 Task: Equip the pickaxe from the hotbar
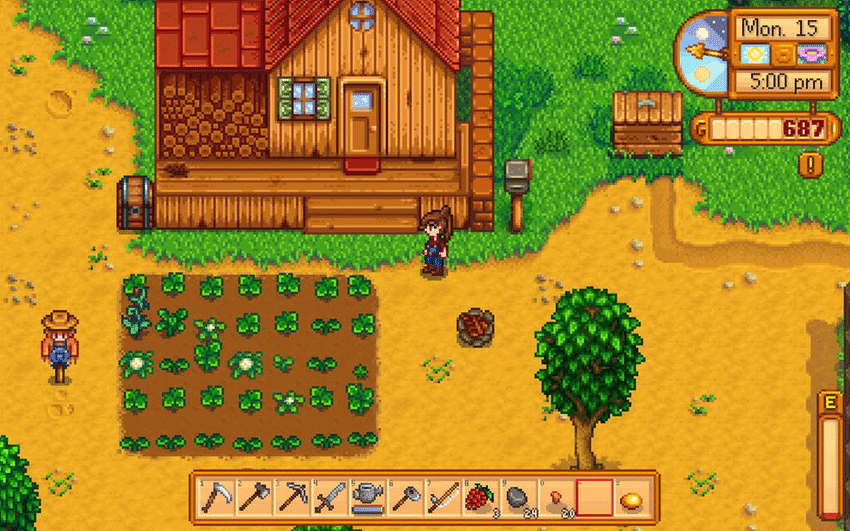tap(290, 495)
